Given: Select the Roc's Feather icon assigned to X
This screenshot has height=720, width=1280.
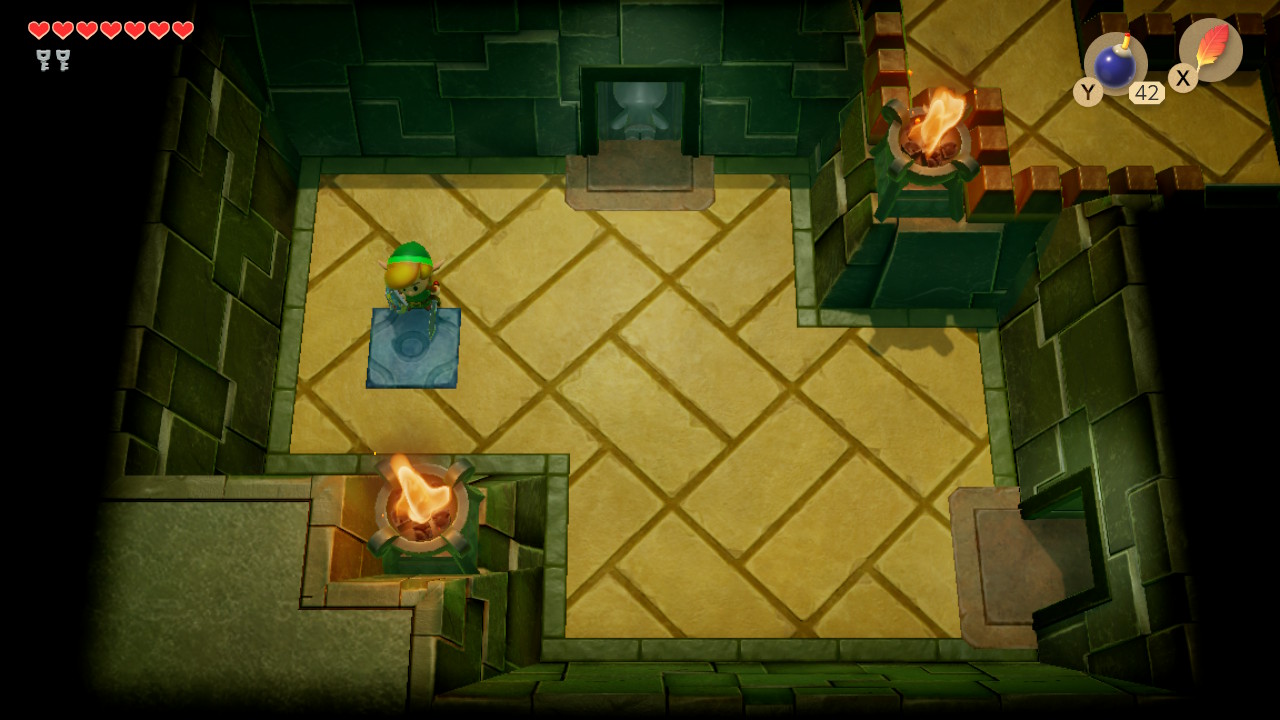Looking at the screenshot, I should [x=1213, y=50].
